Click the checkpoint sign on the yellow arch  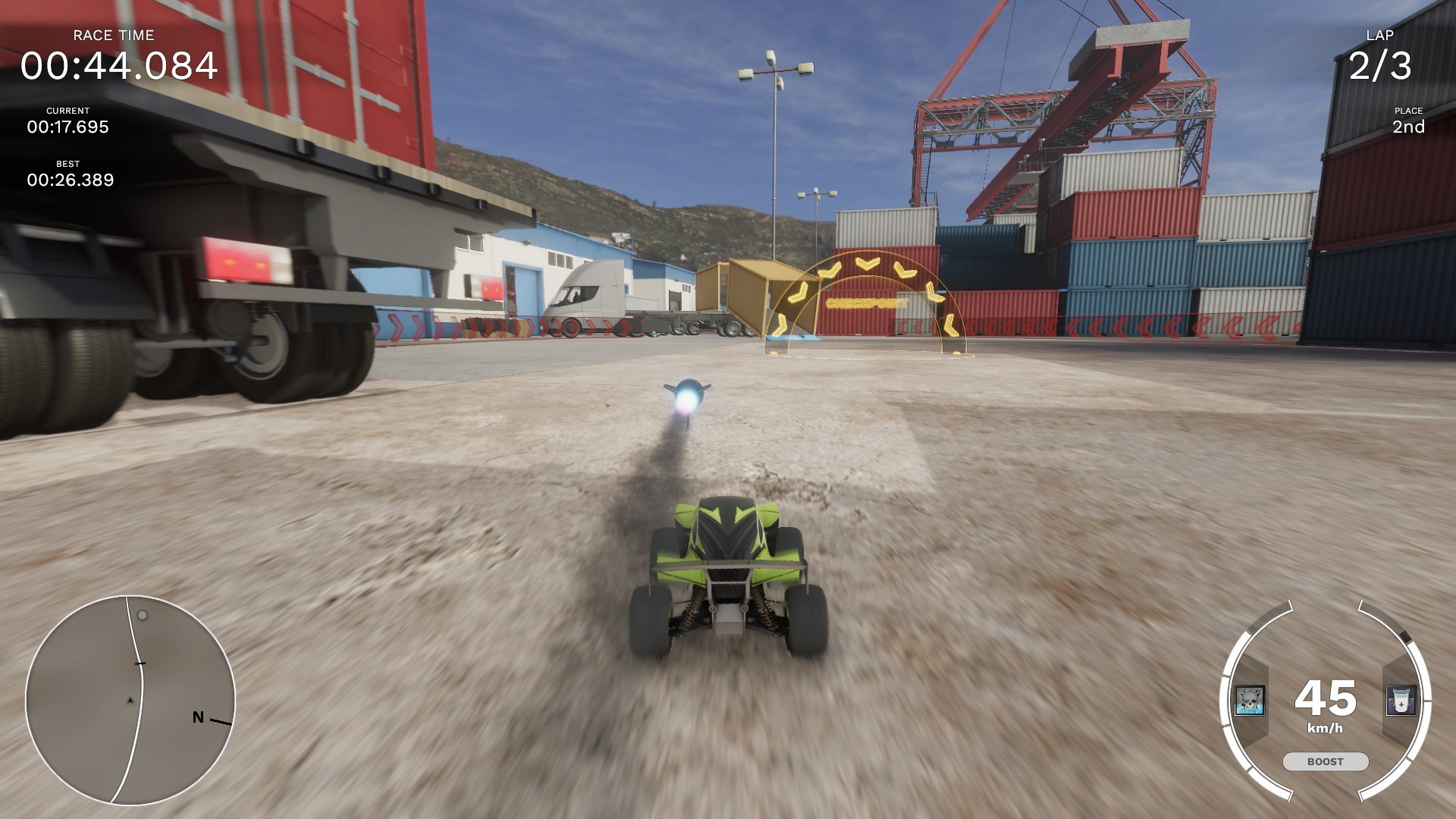[867, 303]
